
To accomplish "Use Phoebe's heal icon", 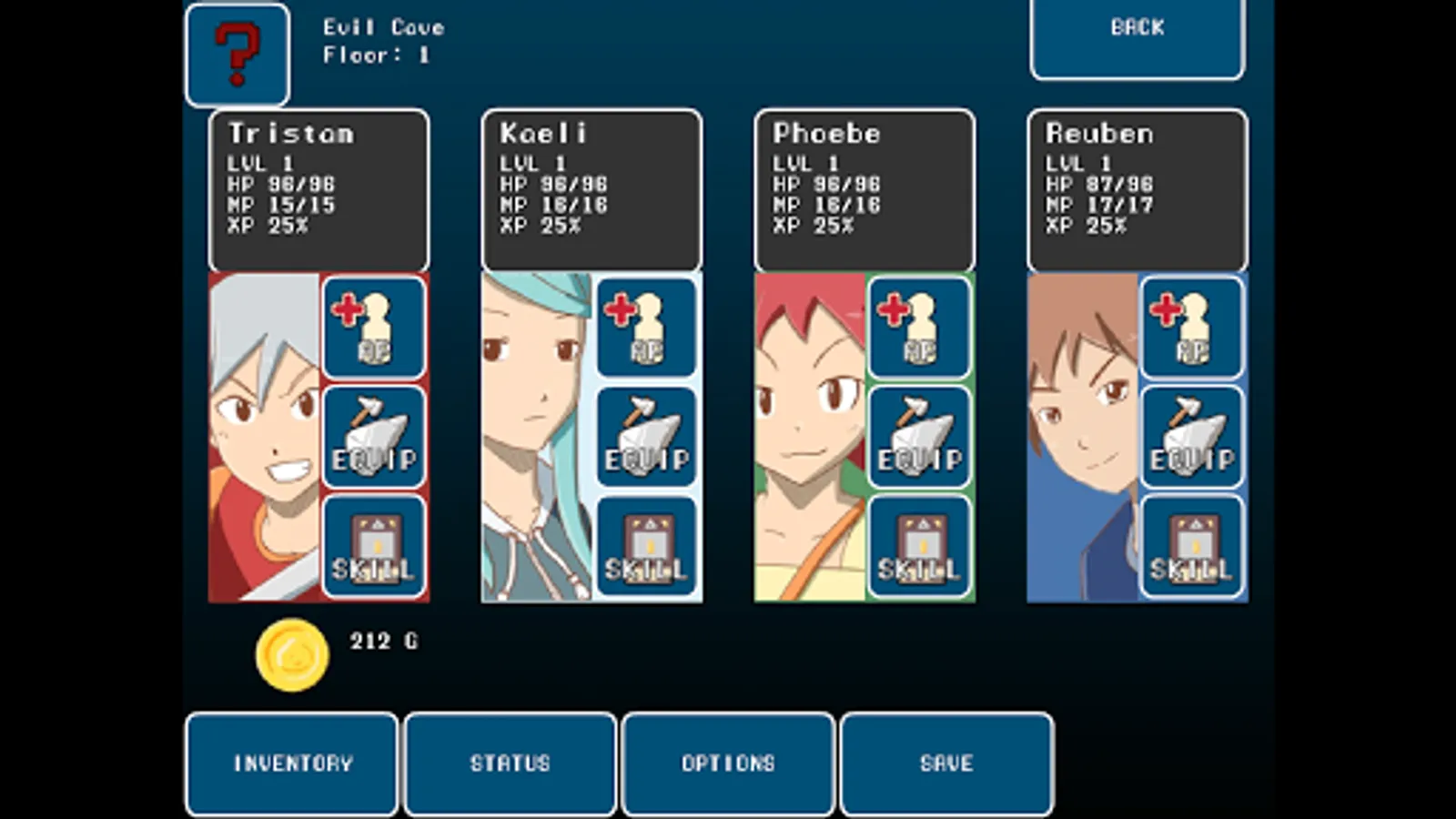I will point(919,329).
